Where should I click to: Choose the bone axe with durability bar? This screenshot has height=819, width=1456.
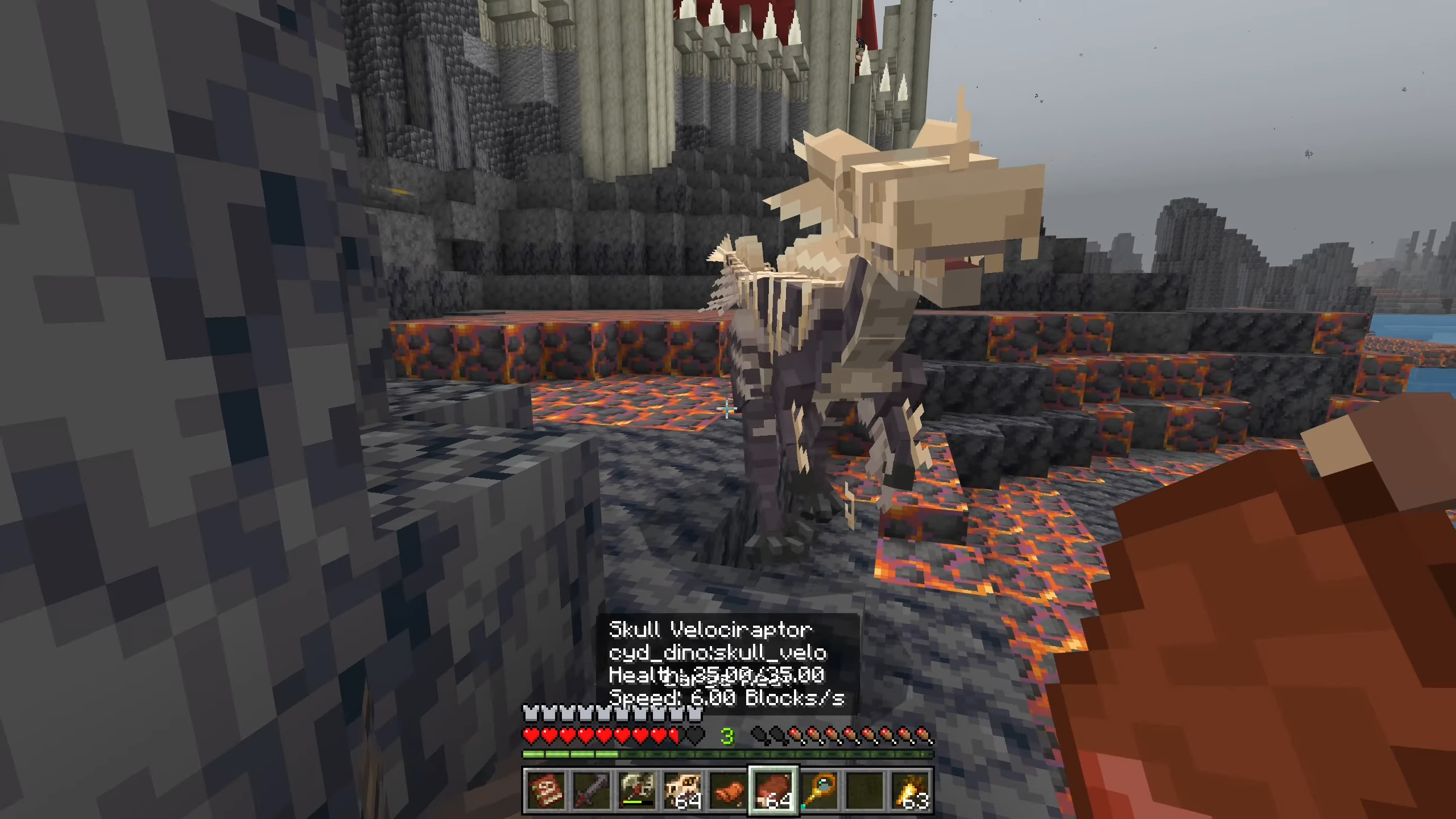click(636, 791)
